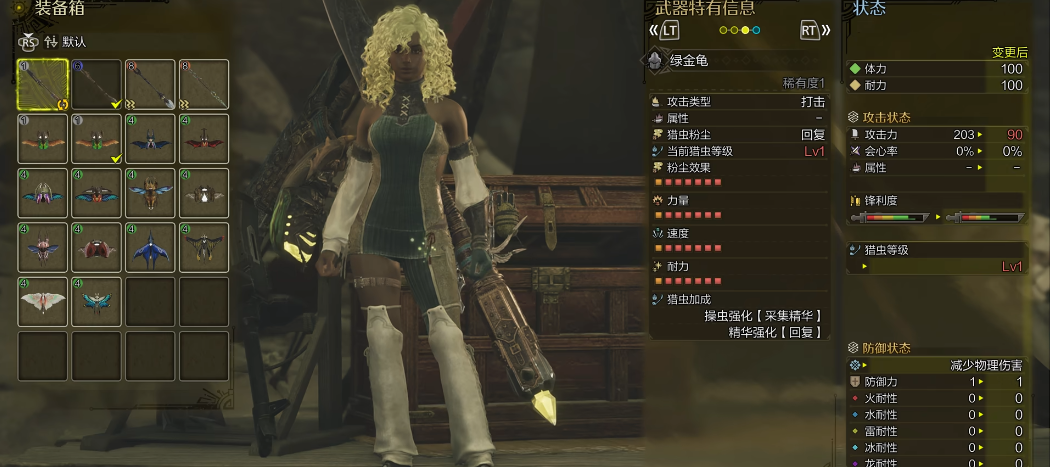Pick the white moth kinsect
This screenshot has width=1050, height=467.
point(42,301)
